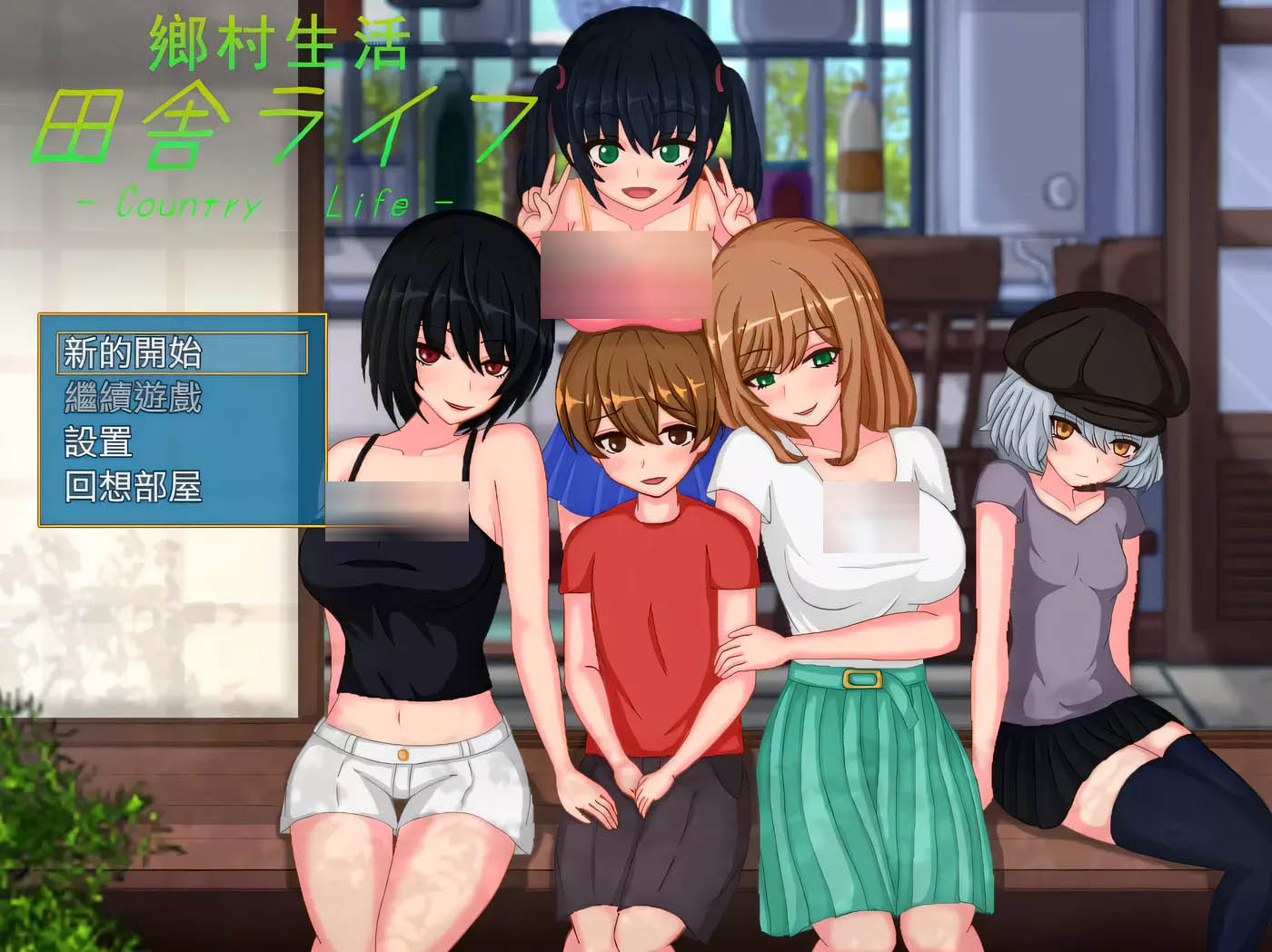Choose 繼續遊戲 to continue the game
The width and height of the screenshot is (1272, 952).
[x=133, y=398]
